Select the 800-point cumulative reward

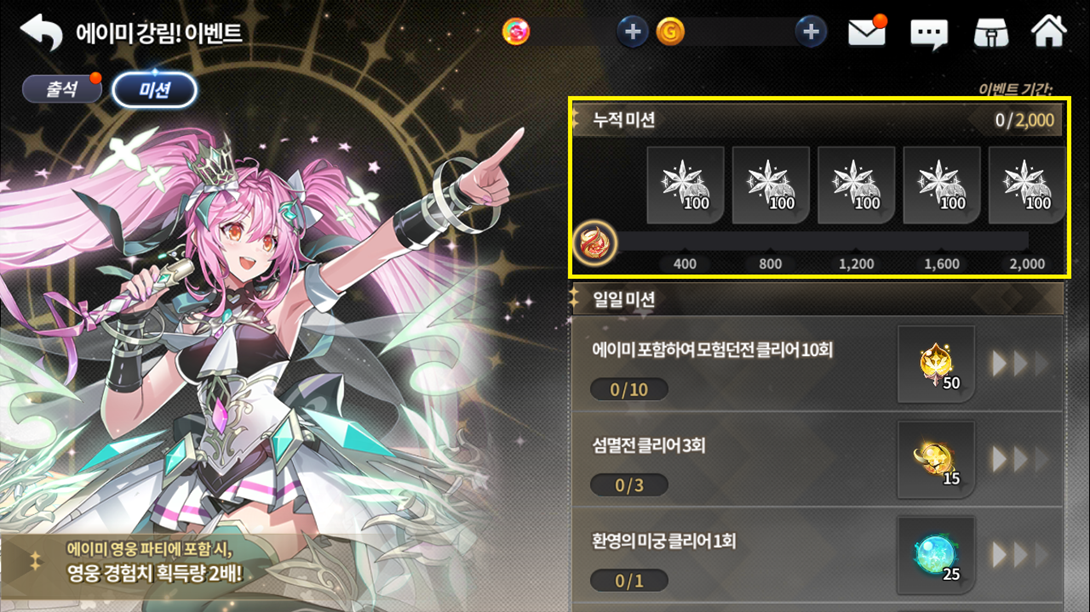coord(770,185)
